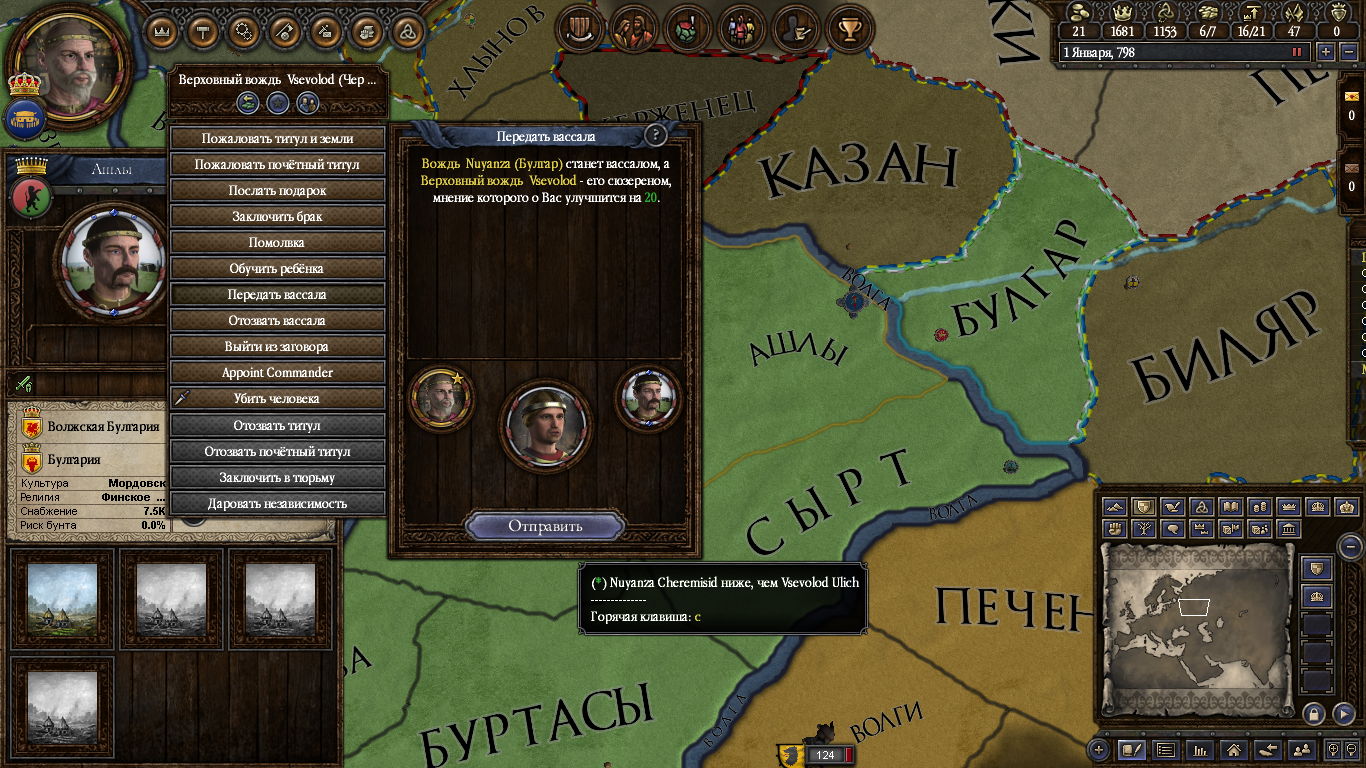Select Пожаловать титул и земли option
Image resolution: width=1366 pixels, height=768 pixels.
(x=277, y=138)
